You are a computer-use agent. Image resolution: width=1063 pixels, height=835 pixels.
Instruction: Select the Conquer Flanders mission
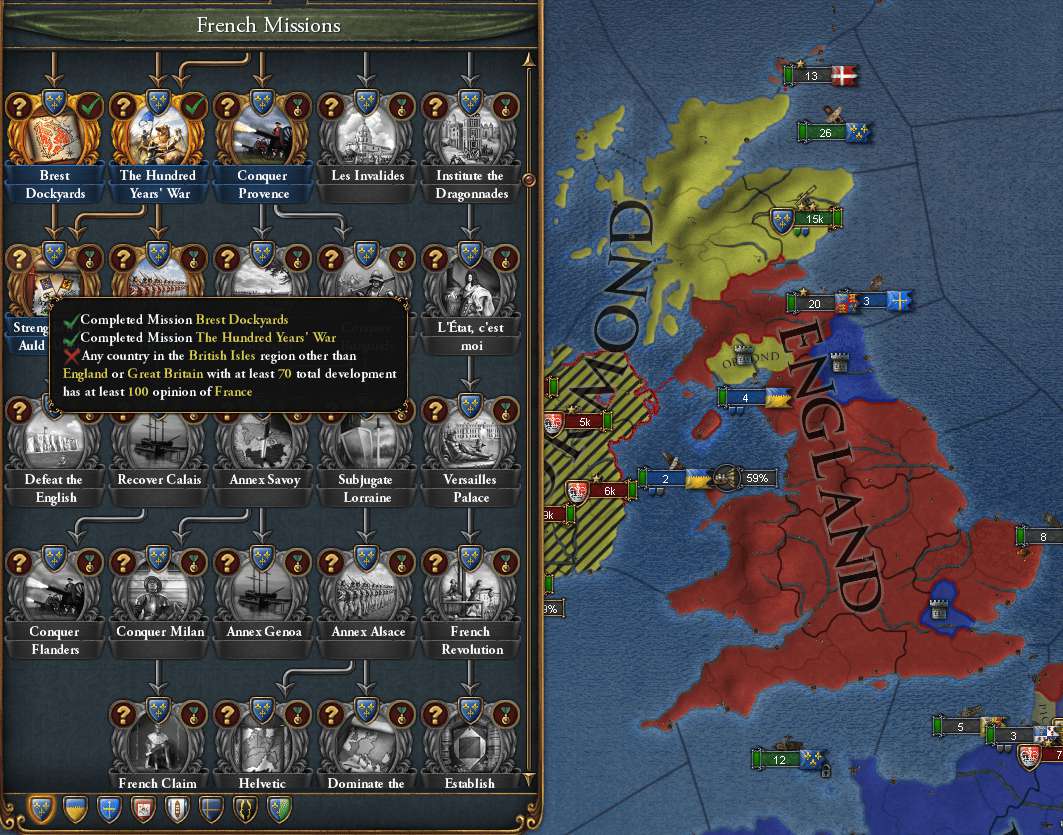(55, 590)
